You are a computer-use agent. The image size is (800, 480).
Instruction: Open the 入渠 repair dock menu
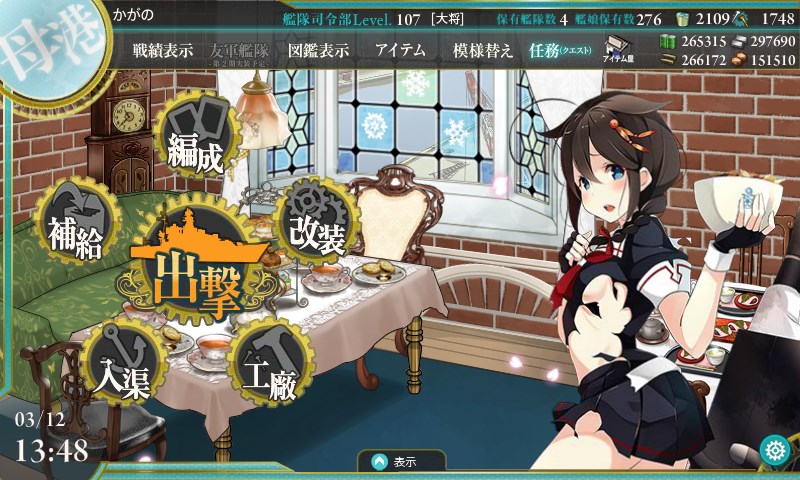coord(127,371)
